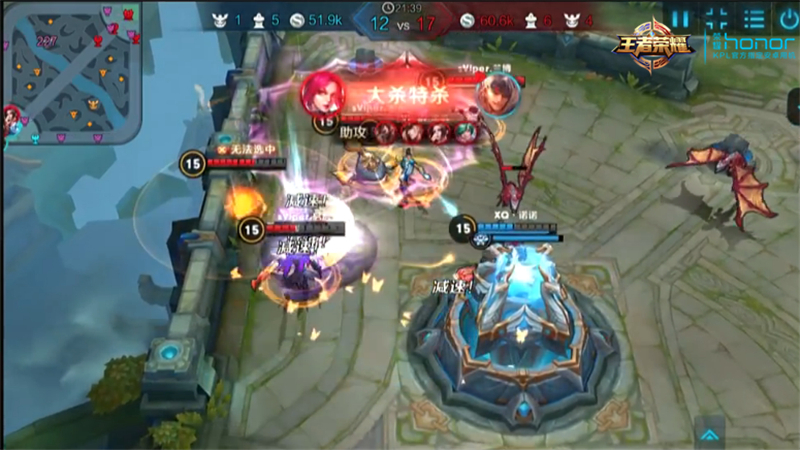
Task: Click the minimap
Action: tap(73, 70)
